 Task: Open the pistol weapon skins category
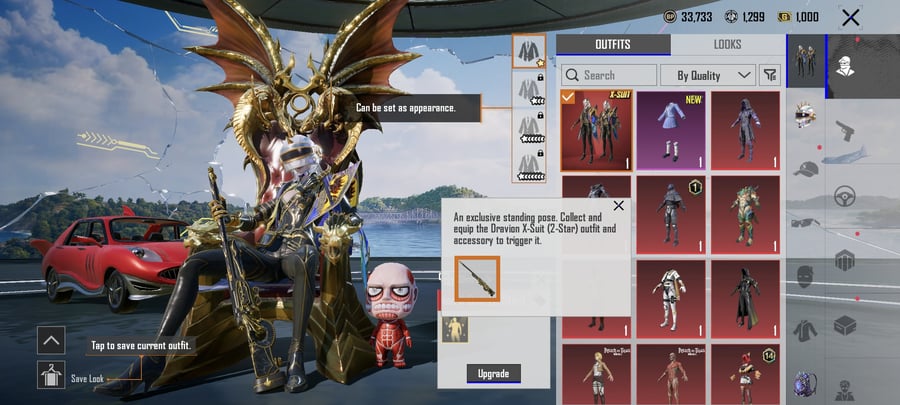coord(845,130)
